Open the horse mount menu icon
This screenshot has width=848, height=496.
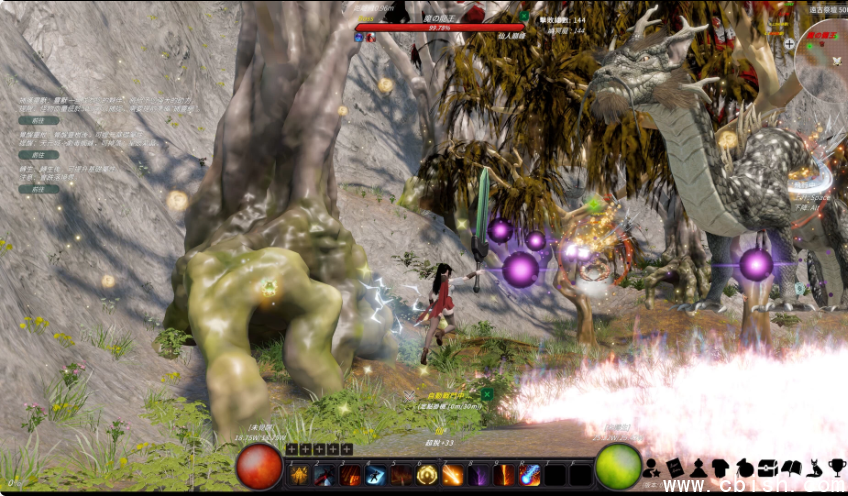click(744, 467)
